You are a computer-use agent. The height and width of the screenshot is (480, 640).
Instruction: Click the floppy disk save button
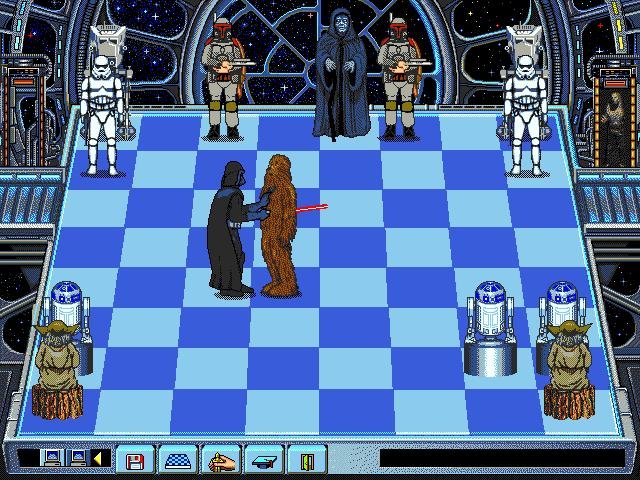tap(131, 459)
